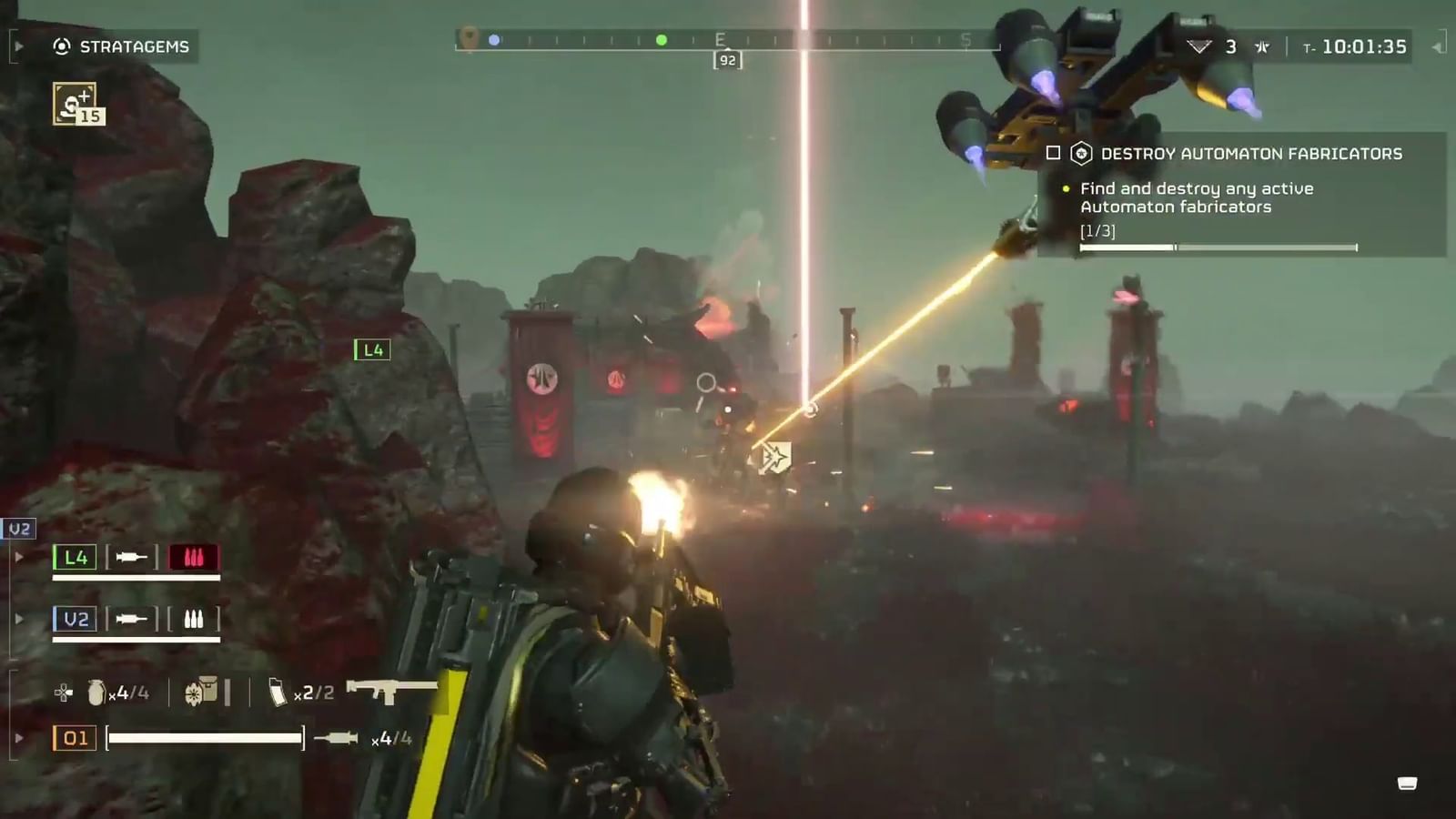Expand the O1 player status row
The height and width of the screenshot is (819, 1456).
click(x=20, y=737)
